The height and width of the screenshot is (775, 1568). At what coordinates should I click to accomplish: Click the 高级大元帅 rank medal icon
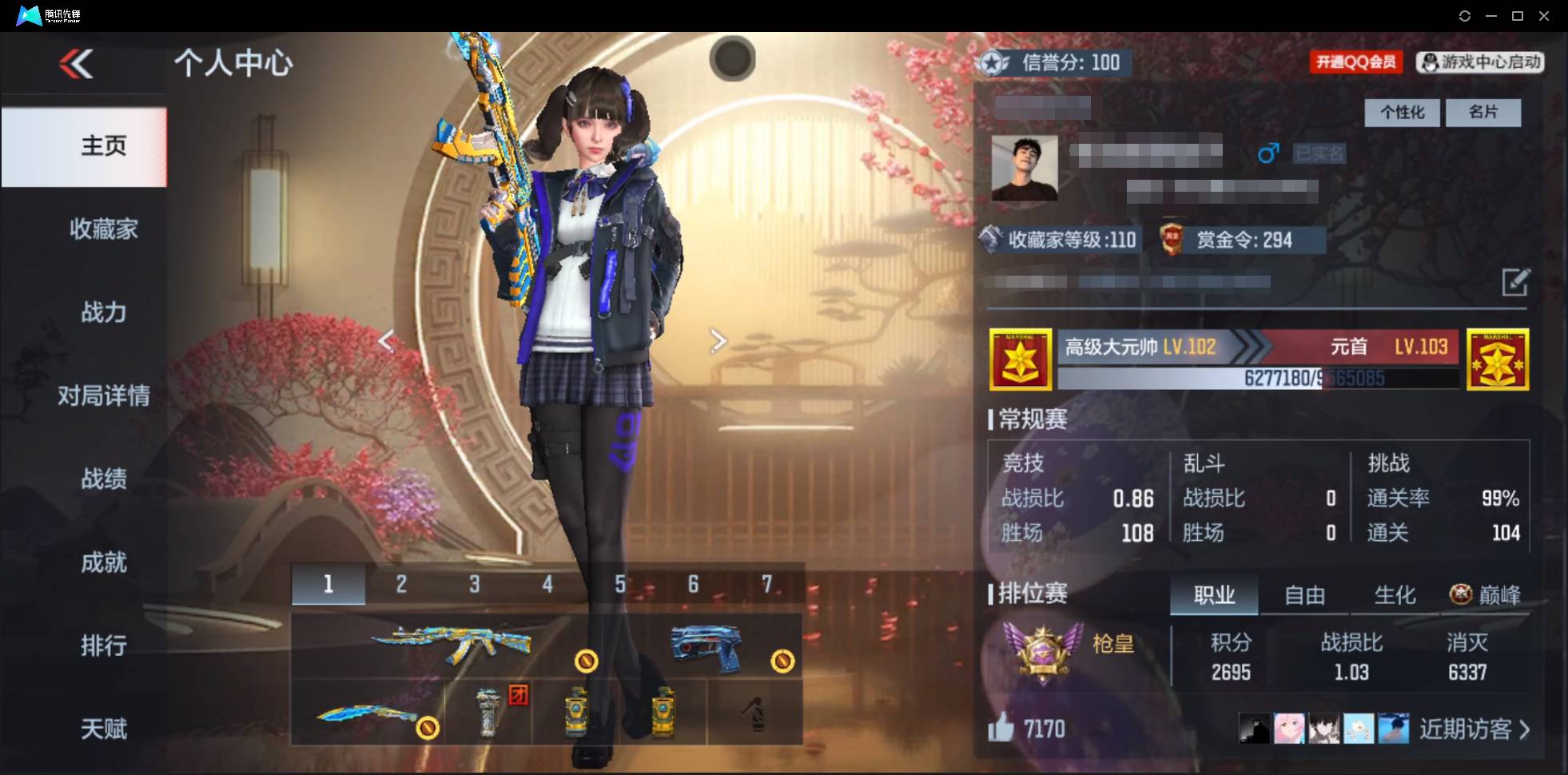coord(1021,358)
